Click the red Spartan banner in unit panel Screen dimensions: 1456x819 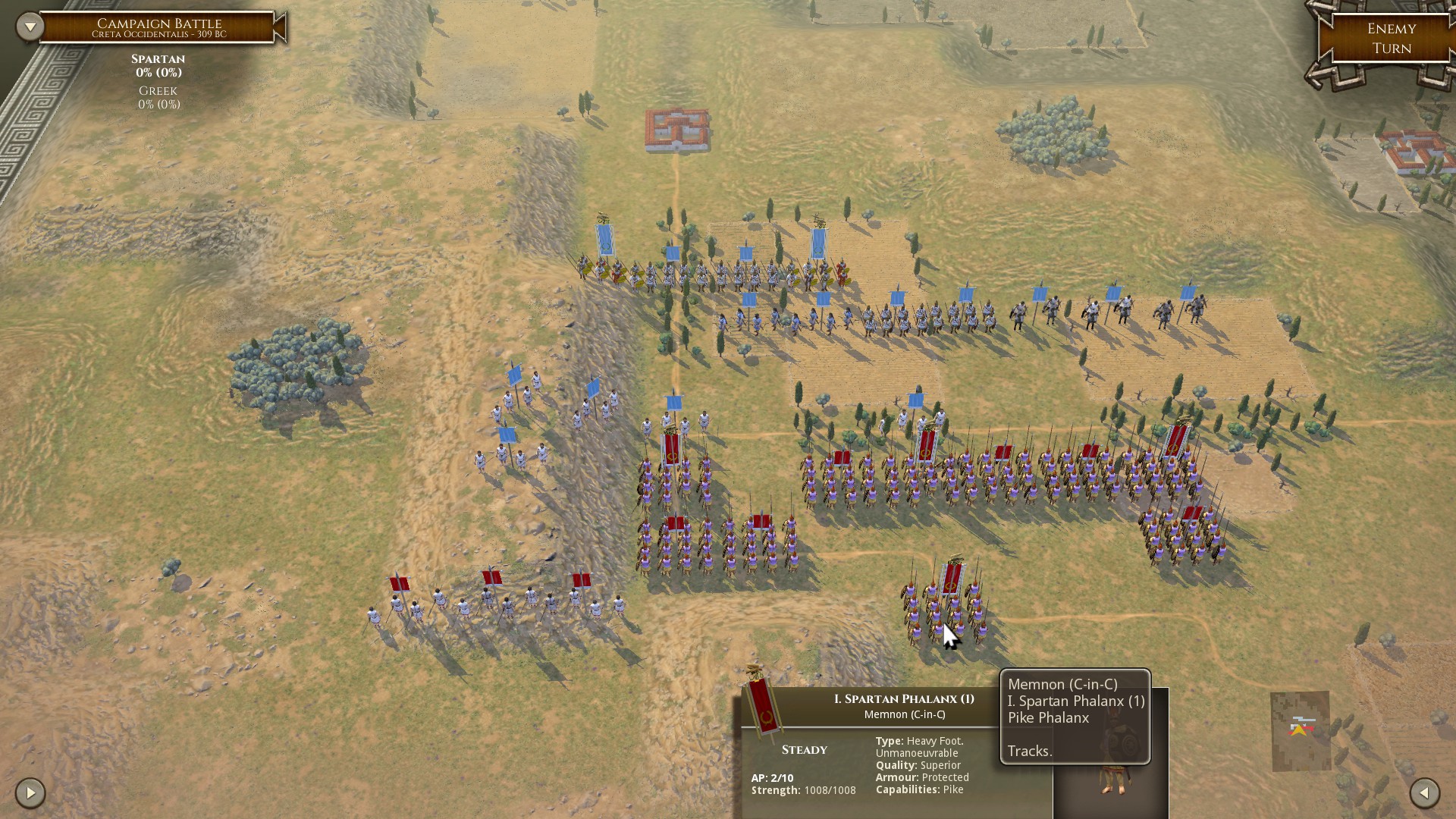tap(763, 702)
